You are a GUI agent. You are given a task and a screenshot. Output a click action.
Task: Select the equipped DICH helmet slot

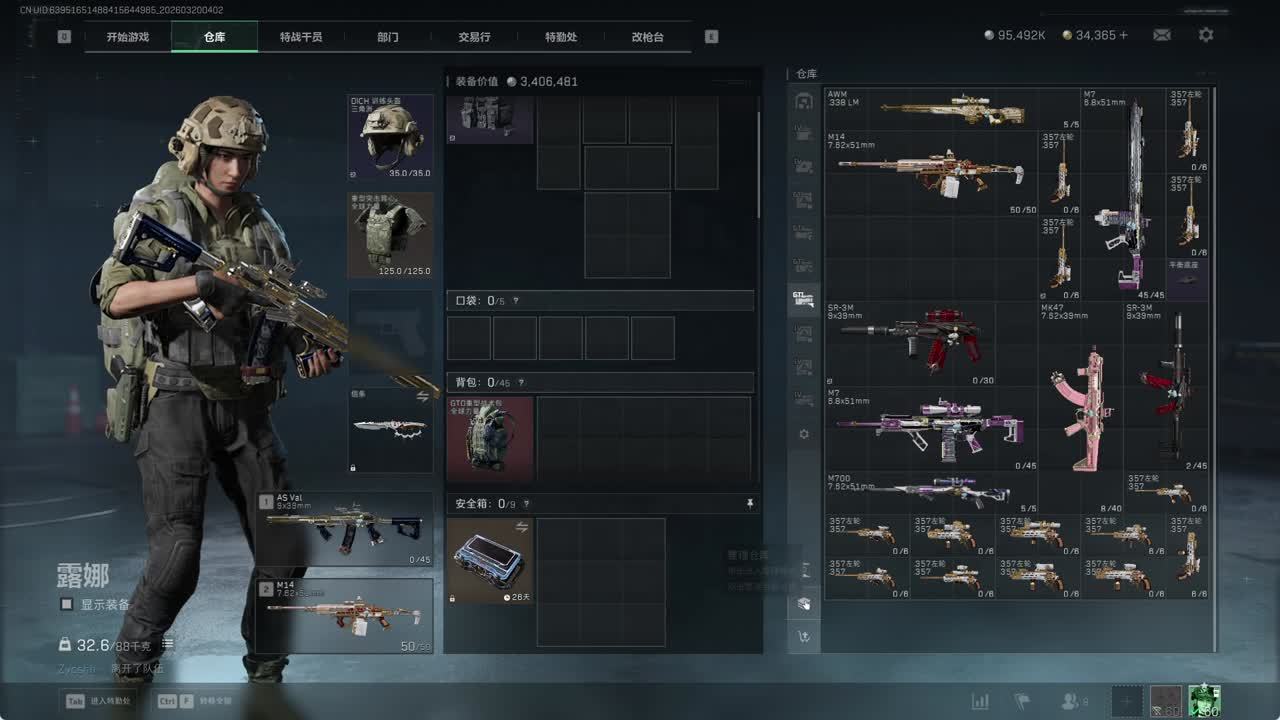pyautogui.click(x=390, y=137)
